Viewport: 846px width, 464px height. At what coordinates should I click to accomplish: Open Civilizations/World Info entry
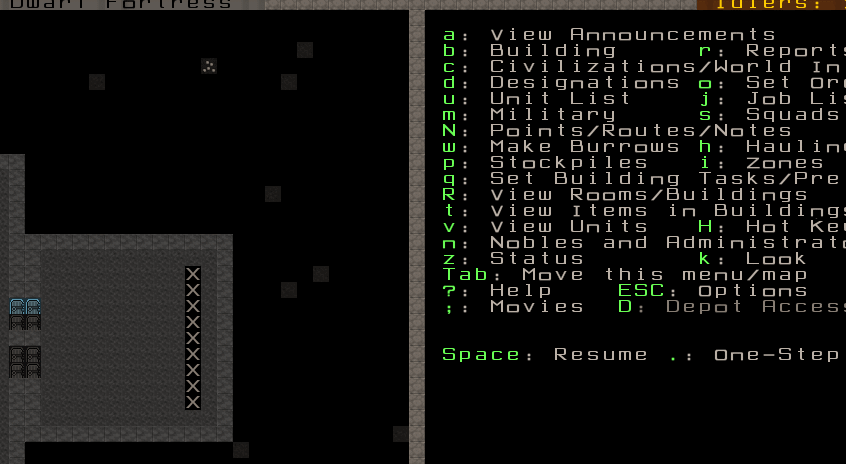(664, 67)
